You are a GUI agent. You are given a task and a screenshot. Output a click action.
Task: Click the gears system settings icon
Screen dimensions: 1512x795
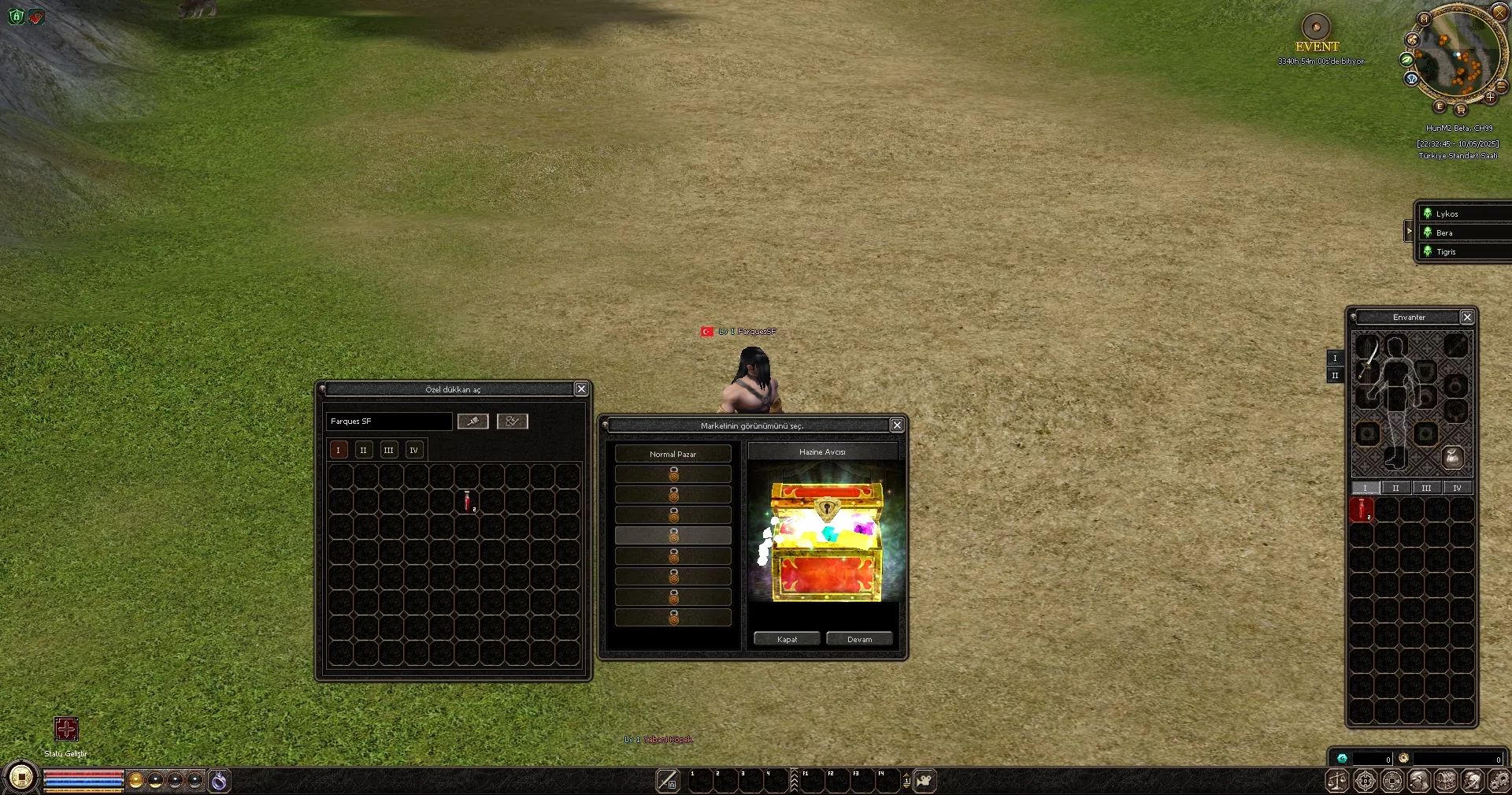(1500, 781)
